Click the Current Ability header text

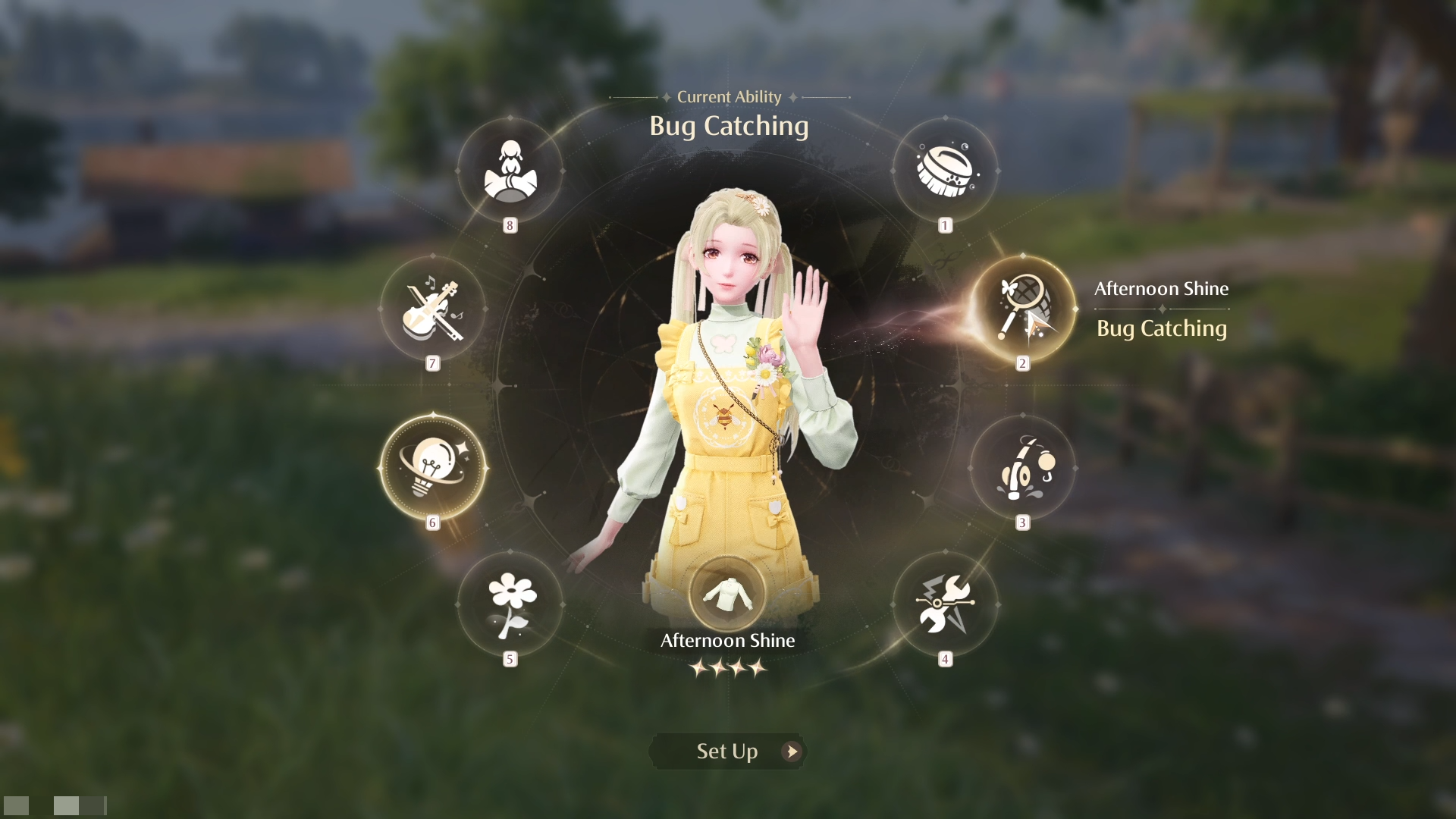(x=727, y=96)
